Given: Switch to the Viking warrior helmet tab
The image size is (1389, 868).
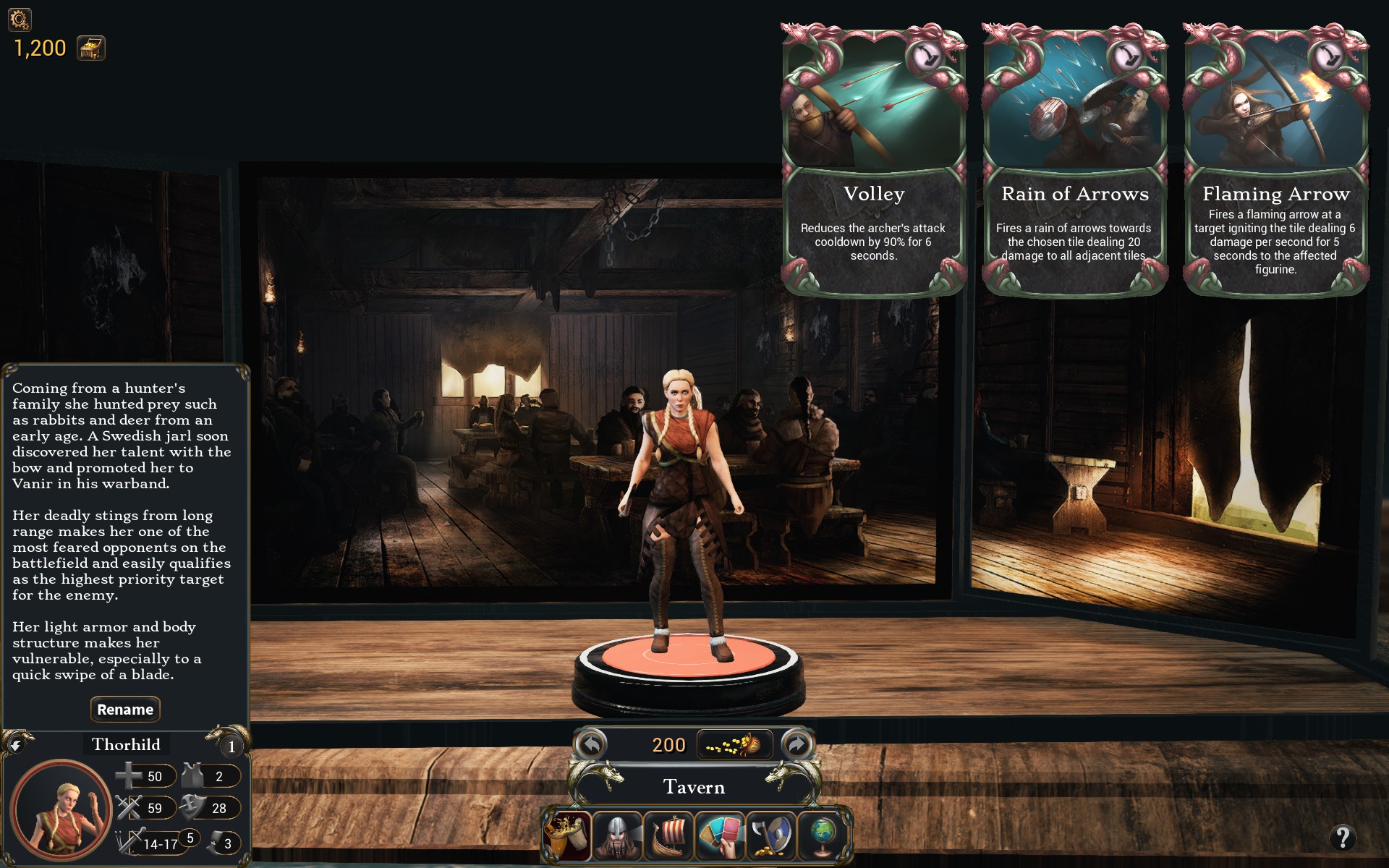Looking at the screenshot, I should pyautogui.click(x=618, y=835).
